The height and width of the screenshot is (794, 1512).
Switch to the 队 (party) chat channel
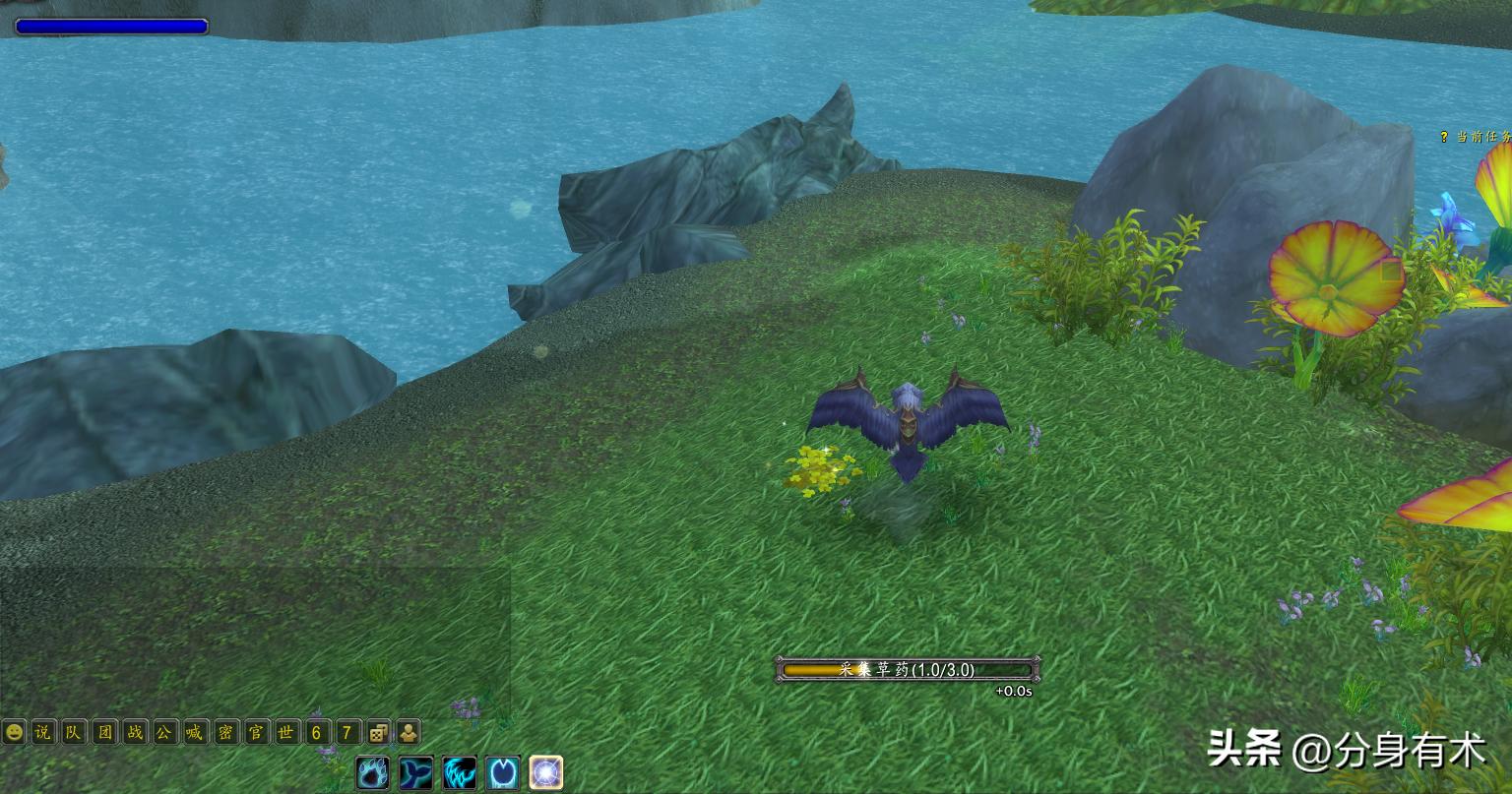[73, 733]
